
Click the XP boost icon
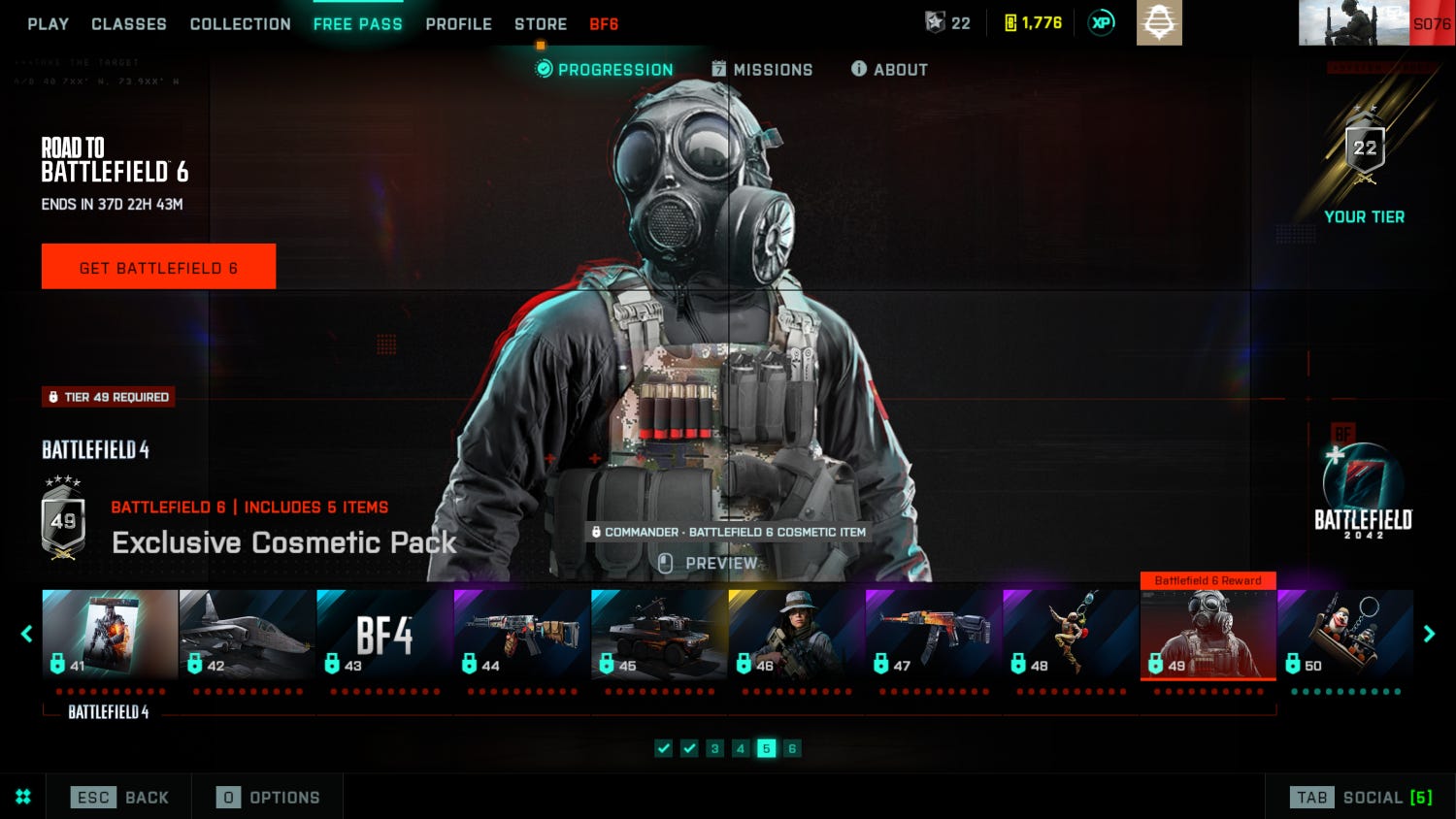1101,21
